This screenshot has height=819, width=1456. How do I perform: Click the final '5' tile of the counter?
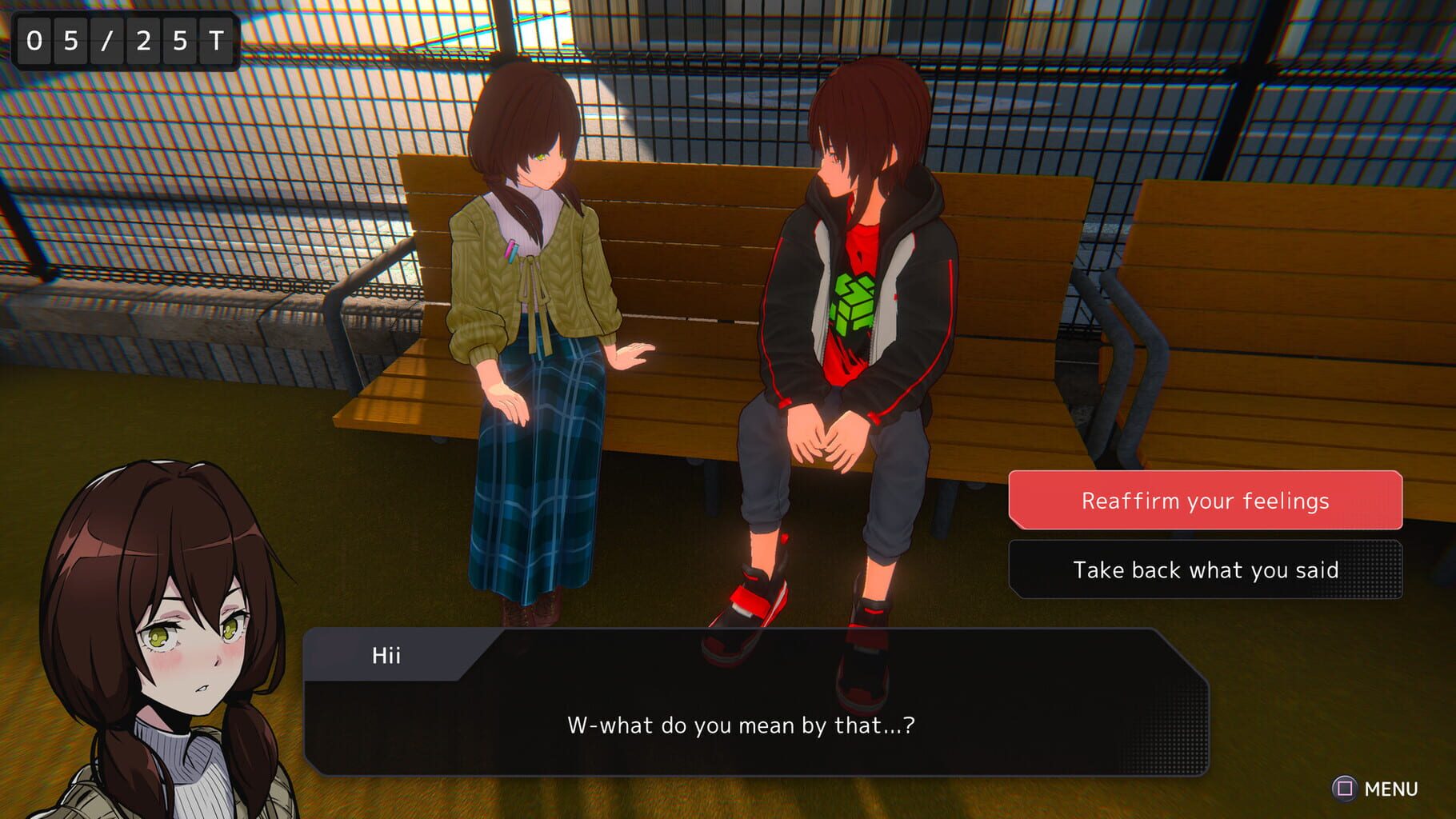click(180, 38)
